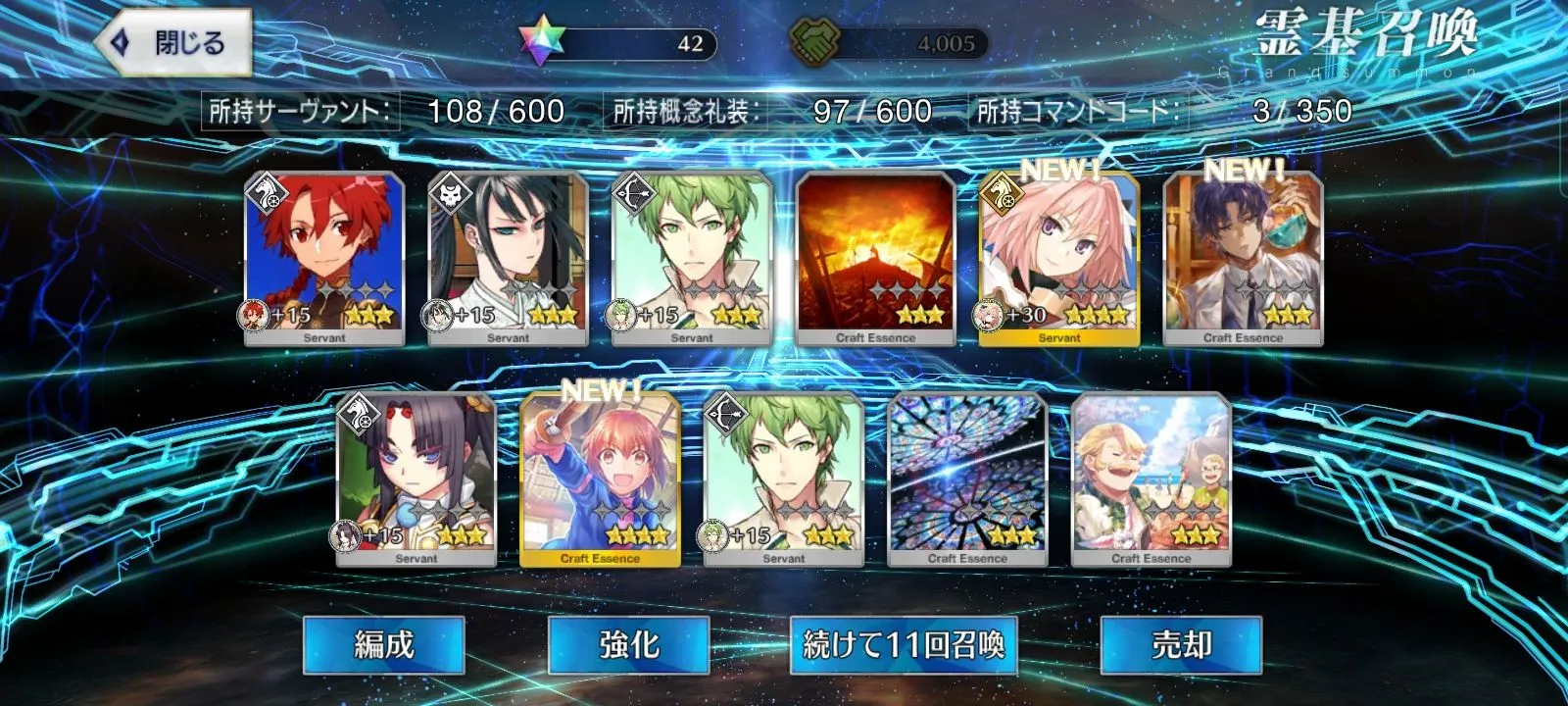Open the 編成 formation menu
Screen dimensions: 1568x706
(x=383, y=644)
